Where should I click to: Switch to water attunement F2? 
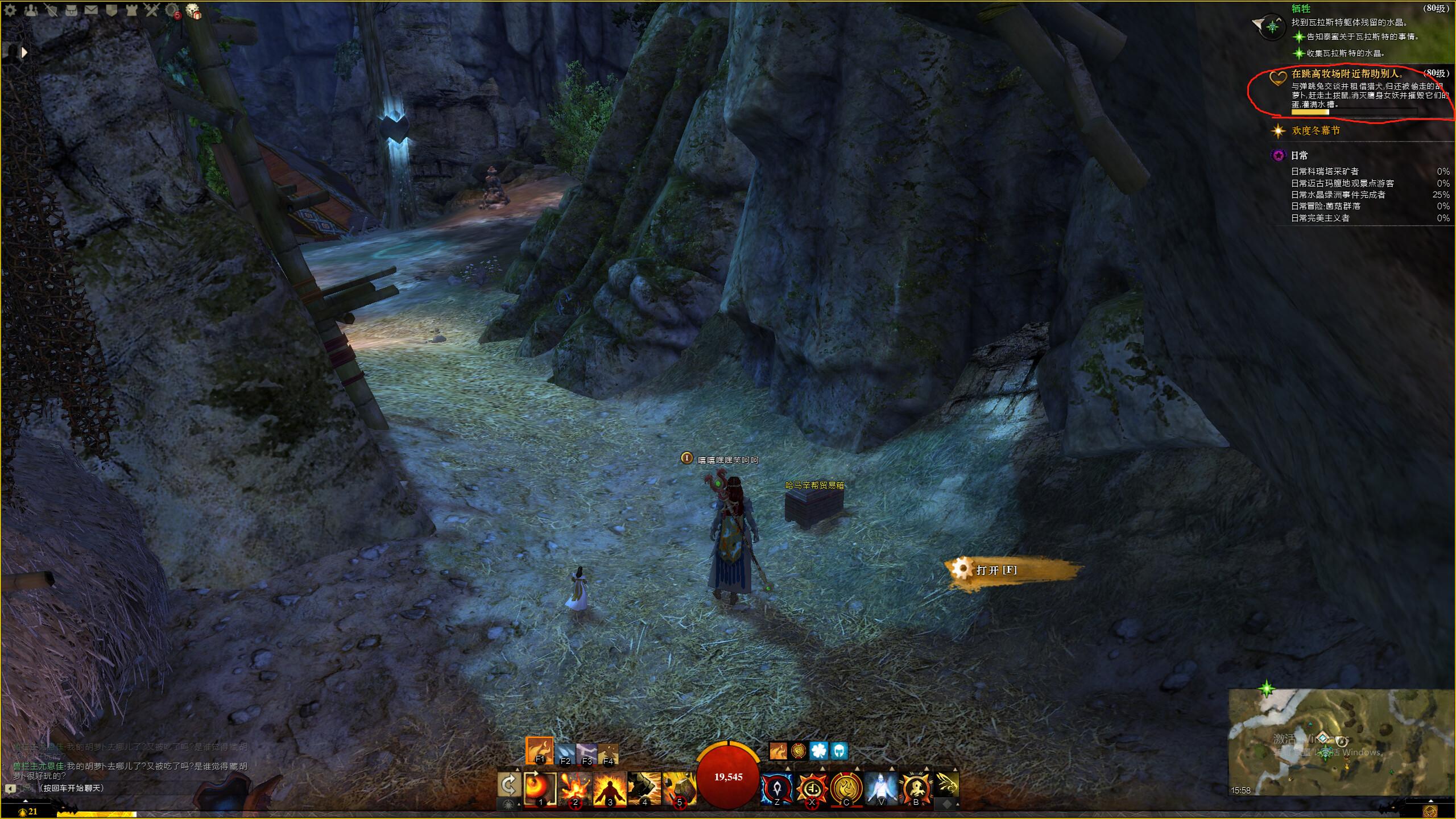click(x=565, y=754)
